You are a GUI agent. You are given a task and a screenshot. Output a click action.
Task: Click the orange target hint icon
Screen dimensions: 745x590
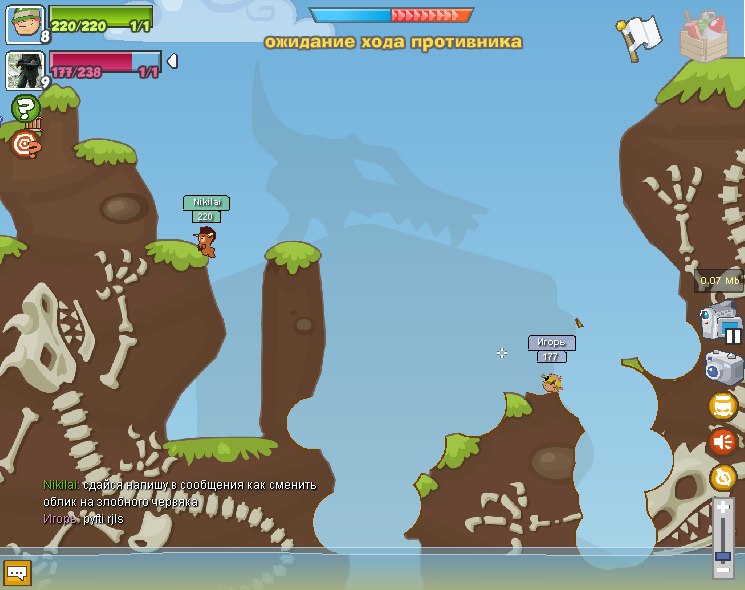click(26, 145)
